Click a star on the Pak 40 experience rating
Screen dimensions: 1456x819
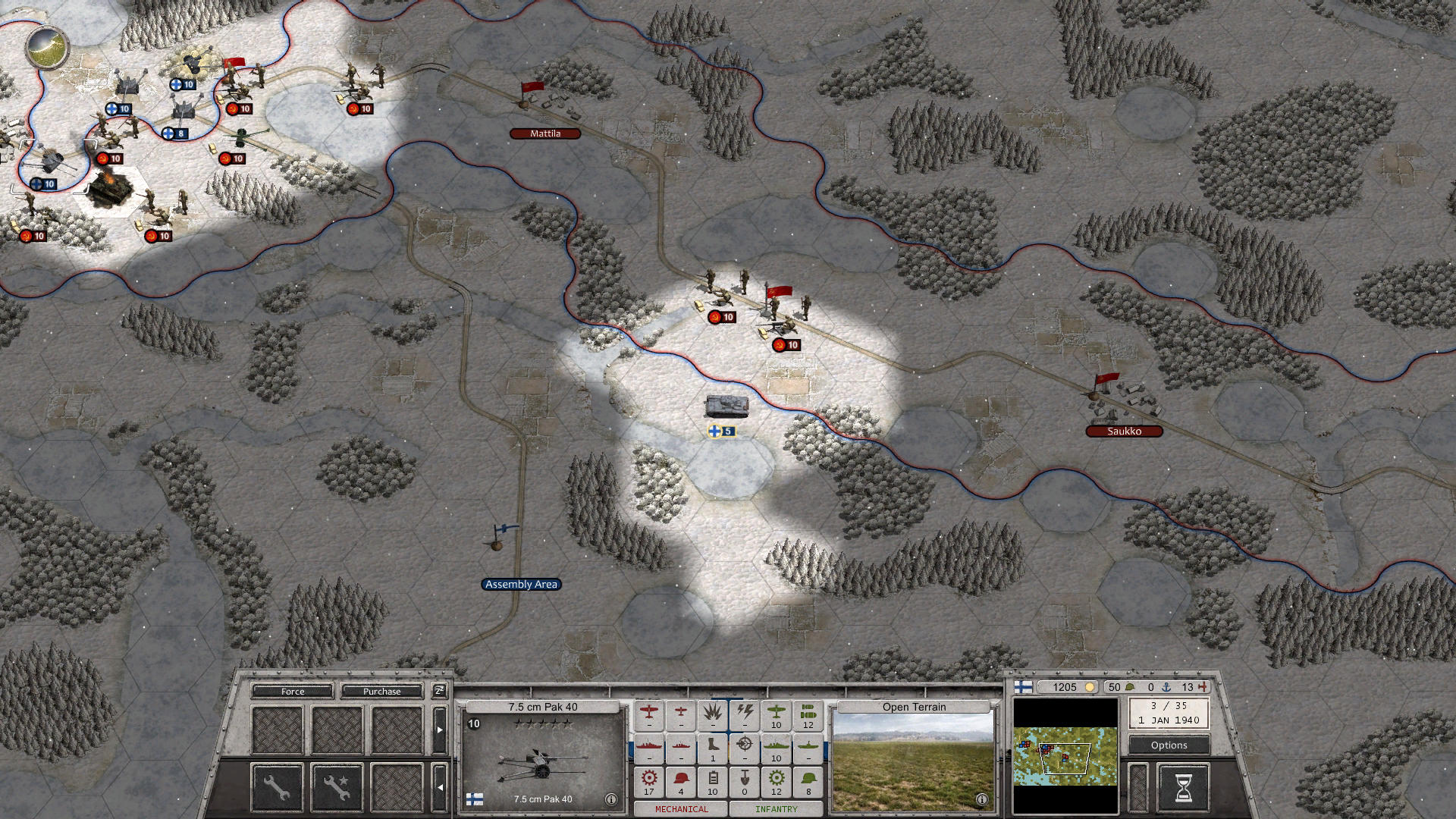542,724
